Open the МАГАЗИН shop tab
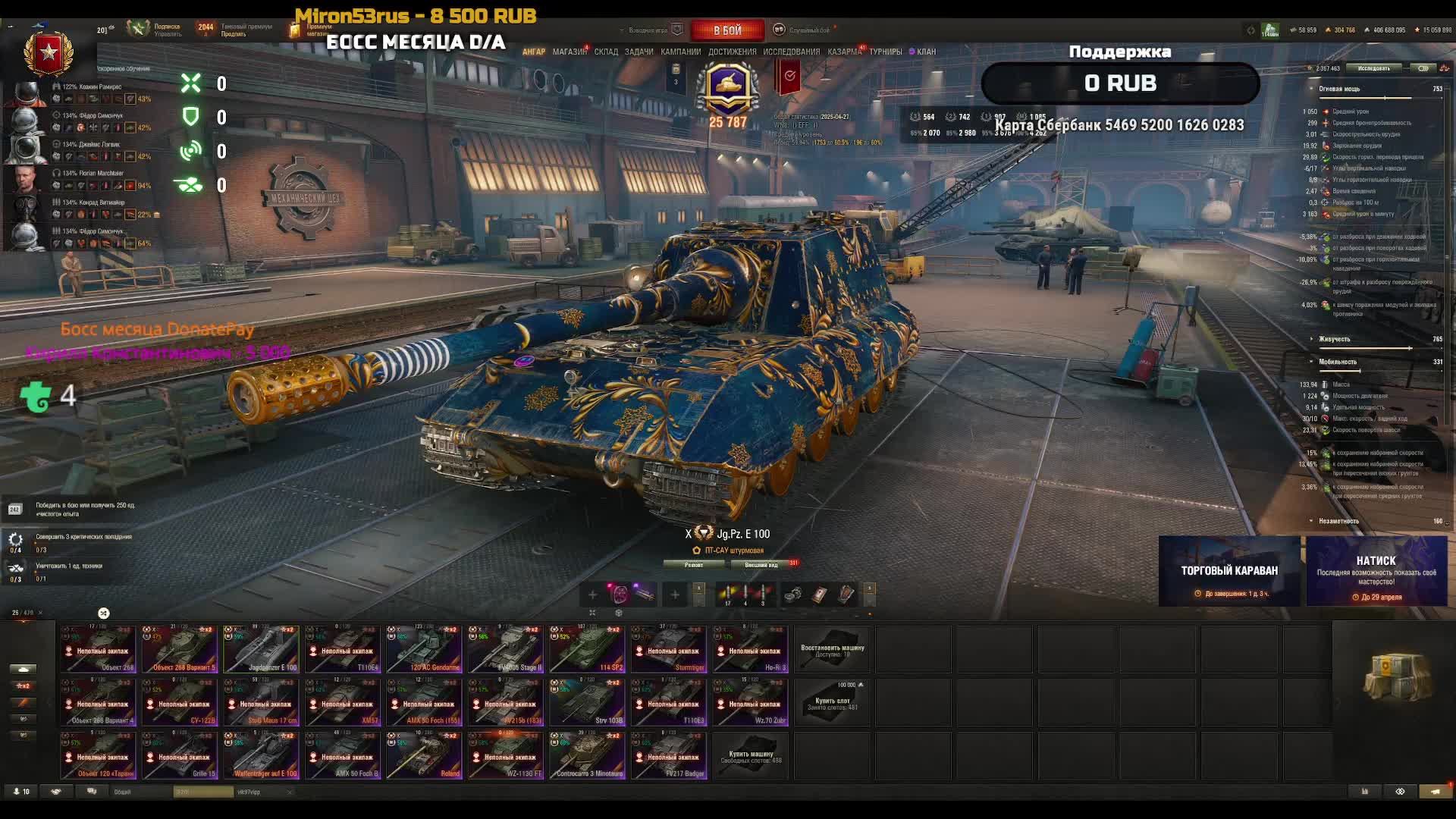1456x819 pixels. (x=569, y=52)
